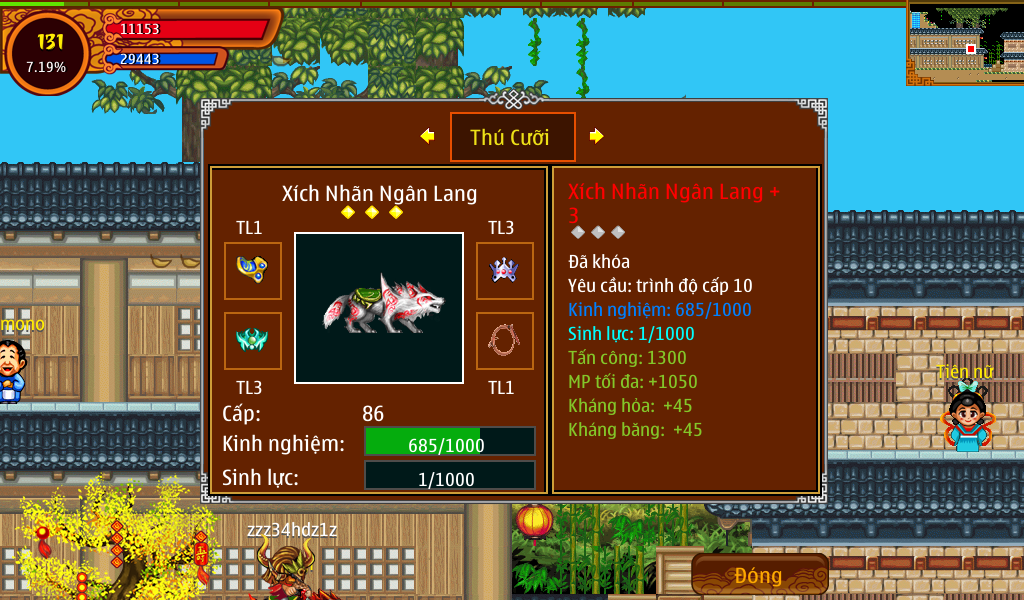1024x600 pixels.
Task: Select the purple-red mask equipment slot
Action: [x=504, y=270]
